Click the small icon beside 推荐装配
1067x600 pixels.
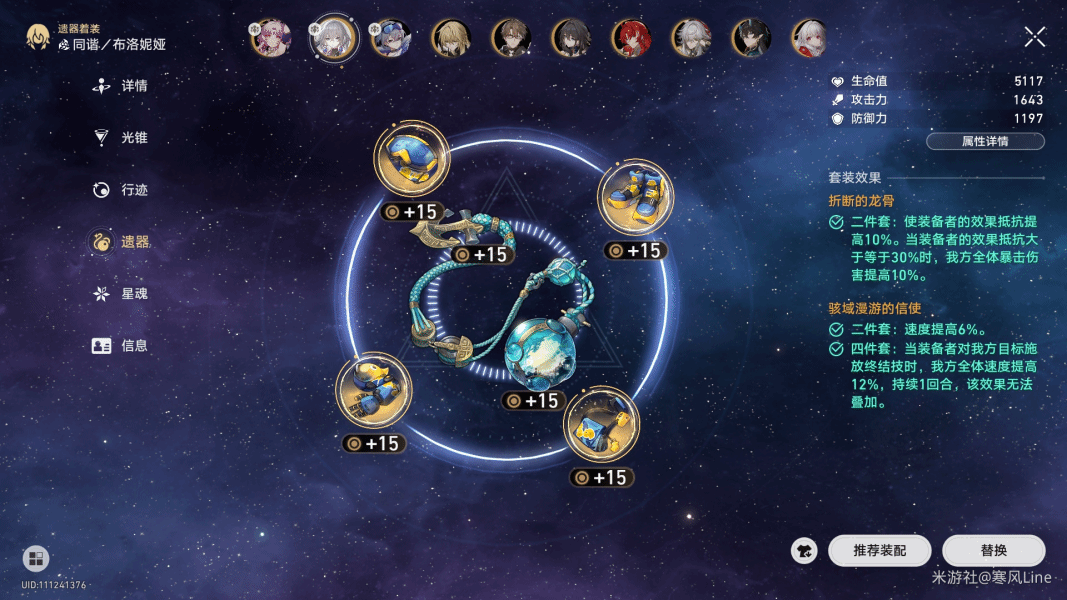tap(804, 551)
